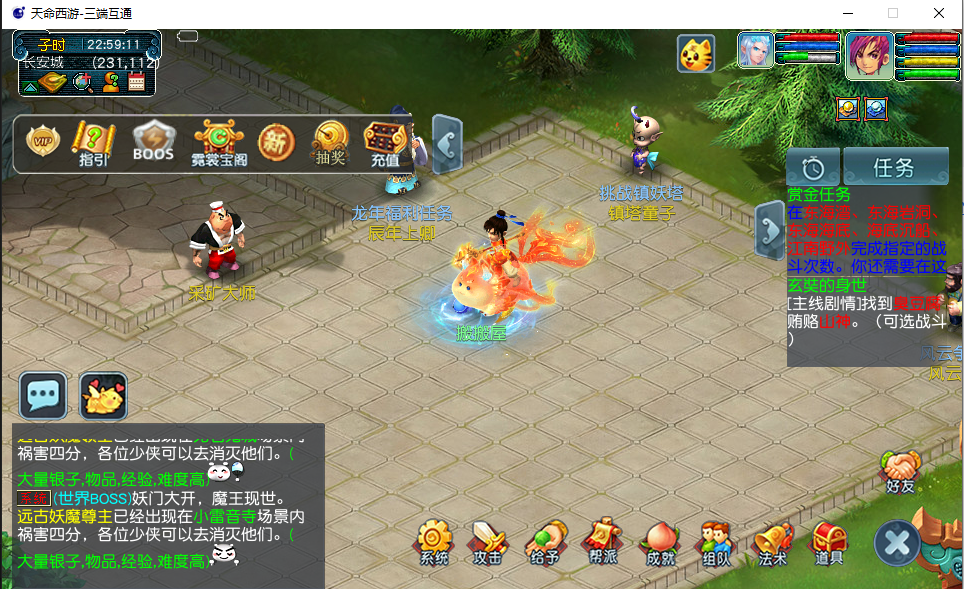Collapse the bottom menu with the X button

897,544
